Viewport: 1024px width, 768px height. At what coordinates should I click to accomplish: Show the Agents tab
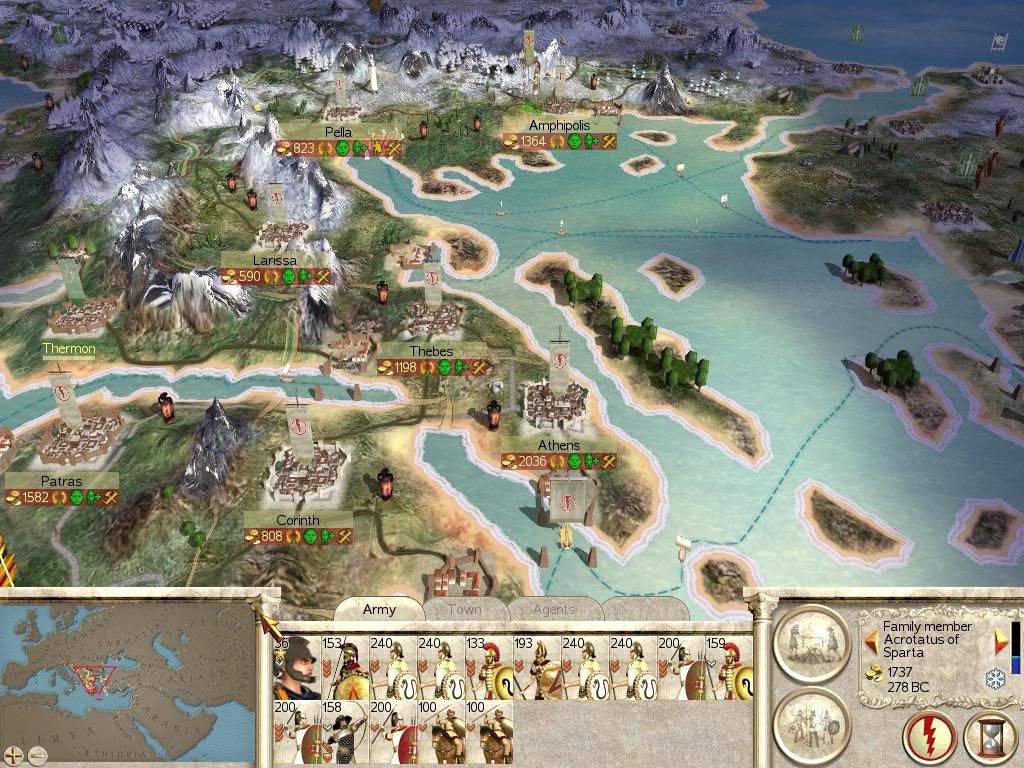(x=553, y=609)
